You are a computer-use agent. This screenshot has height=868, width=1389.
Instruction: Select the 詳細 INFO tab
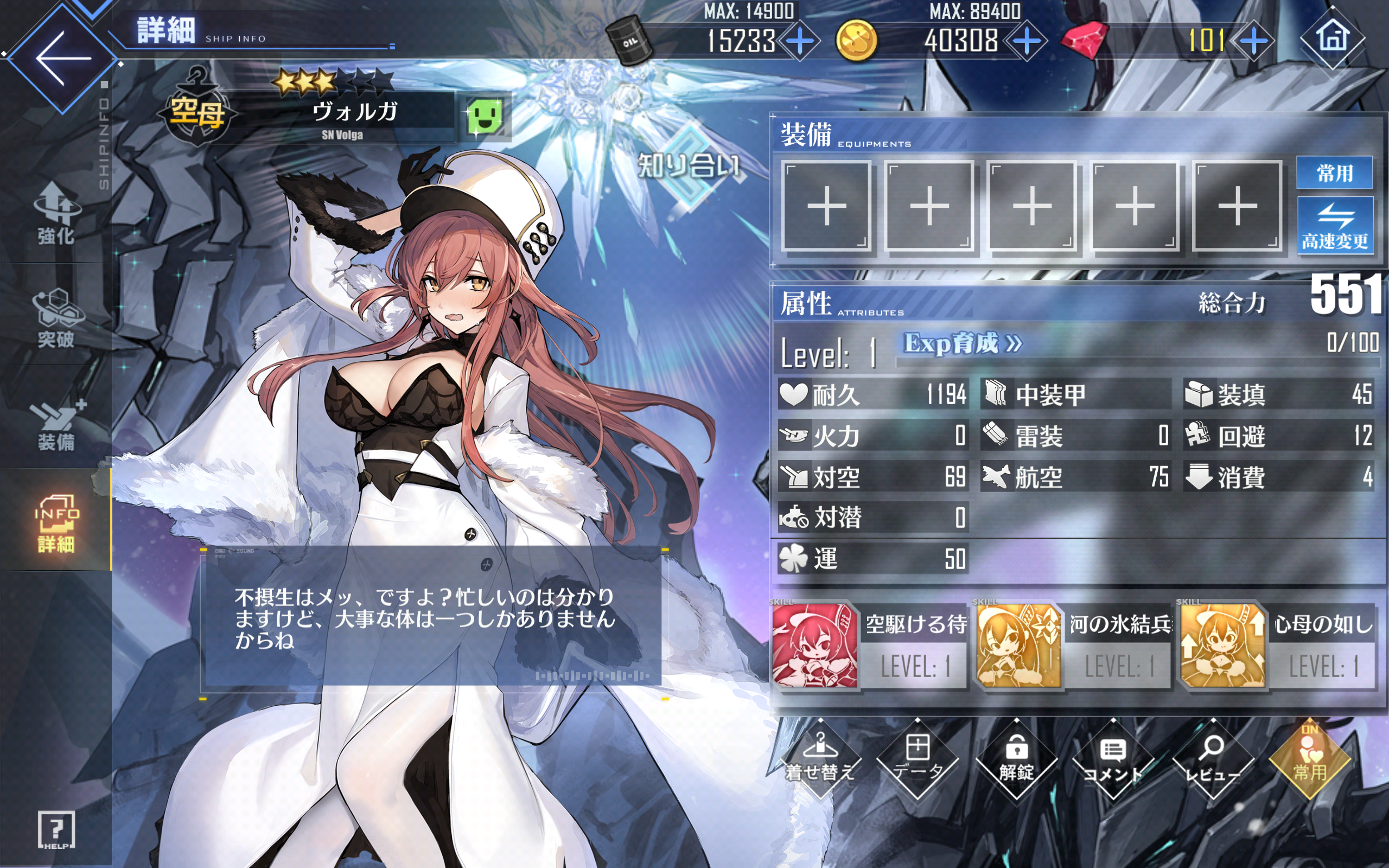[x=56, y=522]
